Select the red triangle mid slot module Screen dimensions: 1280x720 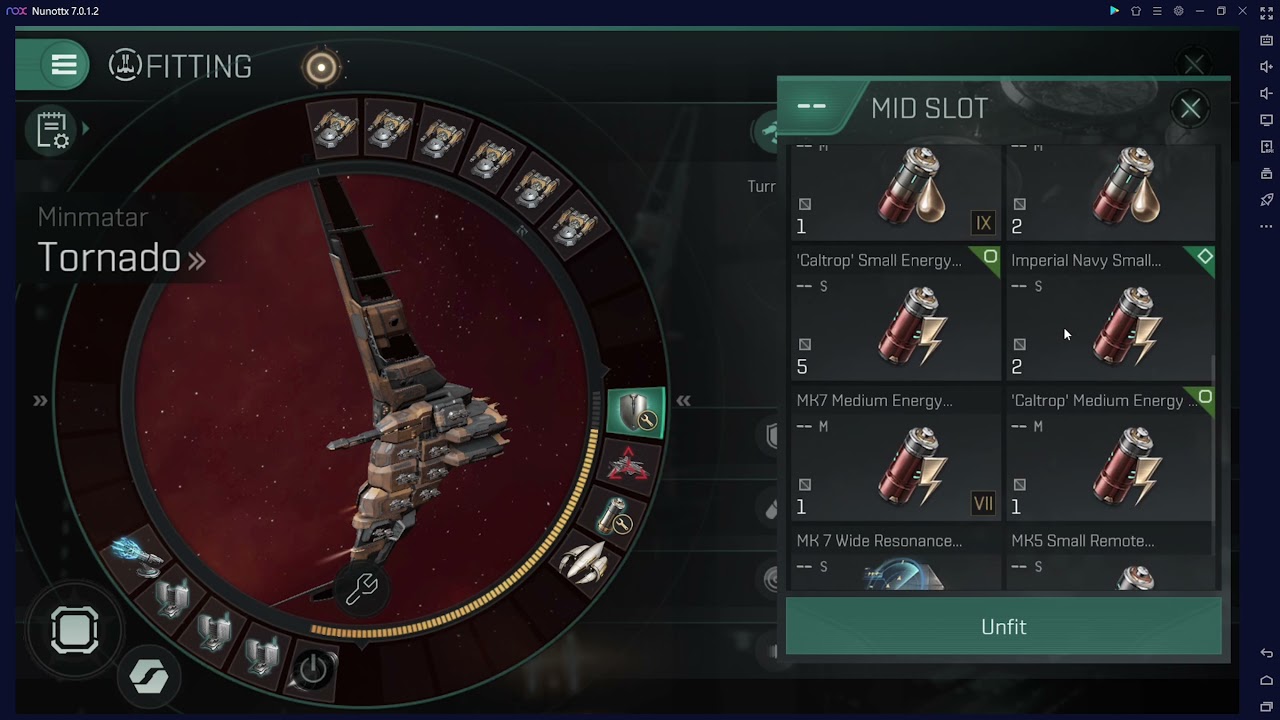(628, 465)
